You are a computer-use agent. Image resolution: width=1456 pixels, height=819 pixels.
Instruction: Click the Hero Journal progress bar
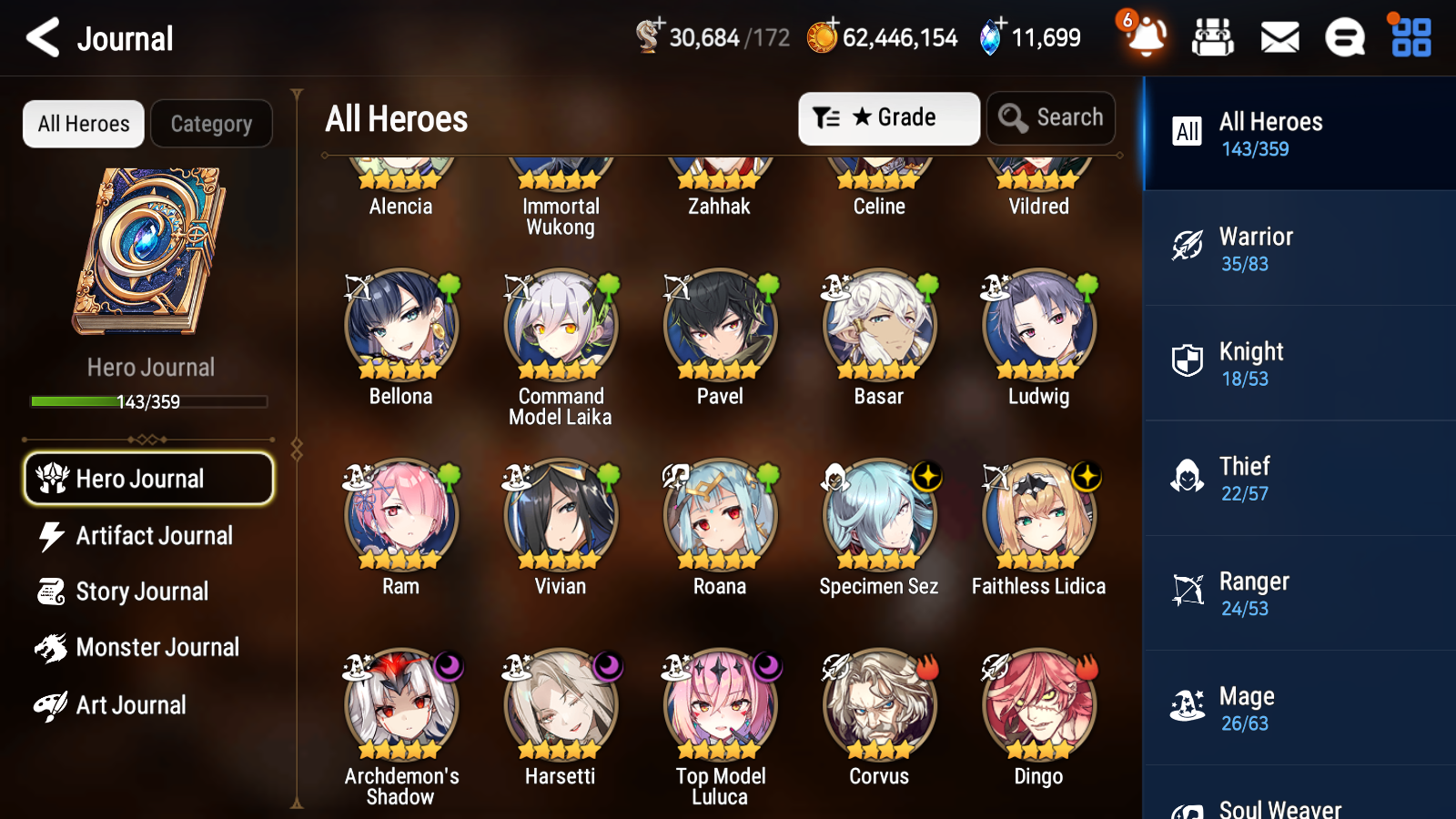pos(149,400)
